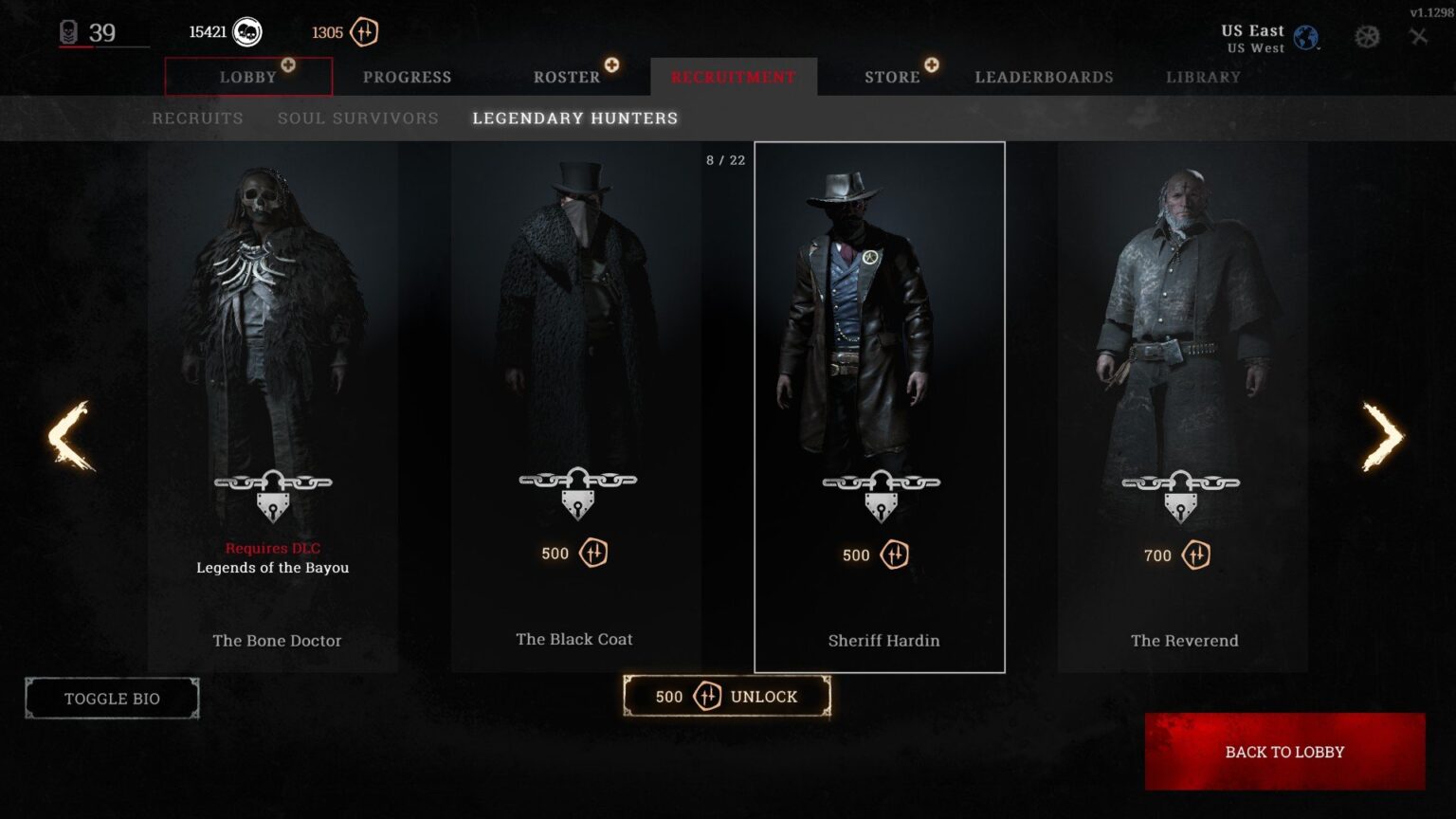Viewport: 1456px width, 819px height.
Task: Toggle the hunter bio with Toggle Bio
Action: click(x=111, y=698)
